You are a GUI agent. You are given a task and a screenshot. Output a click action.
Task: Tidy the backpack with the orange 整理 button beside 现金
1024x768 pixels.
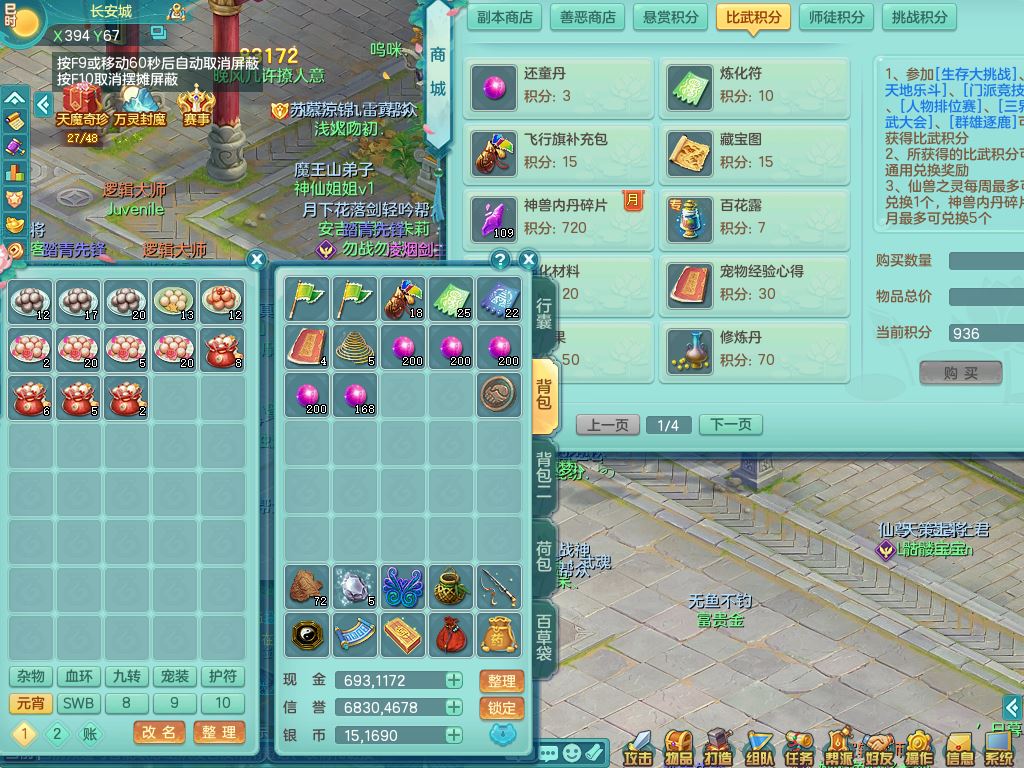502,681
